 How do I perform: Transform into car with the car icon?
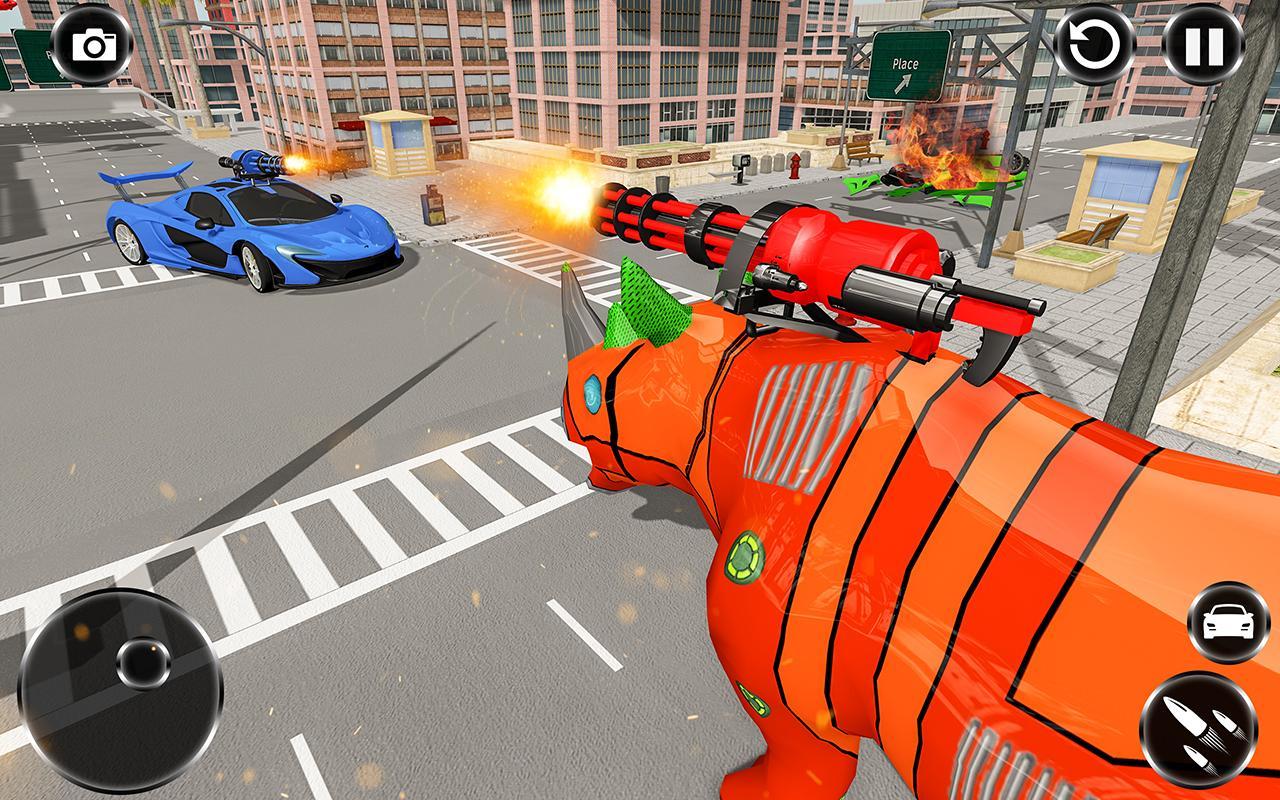(x=1228, y=623)
